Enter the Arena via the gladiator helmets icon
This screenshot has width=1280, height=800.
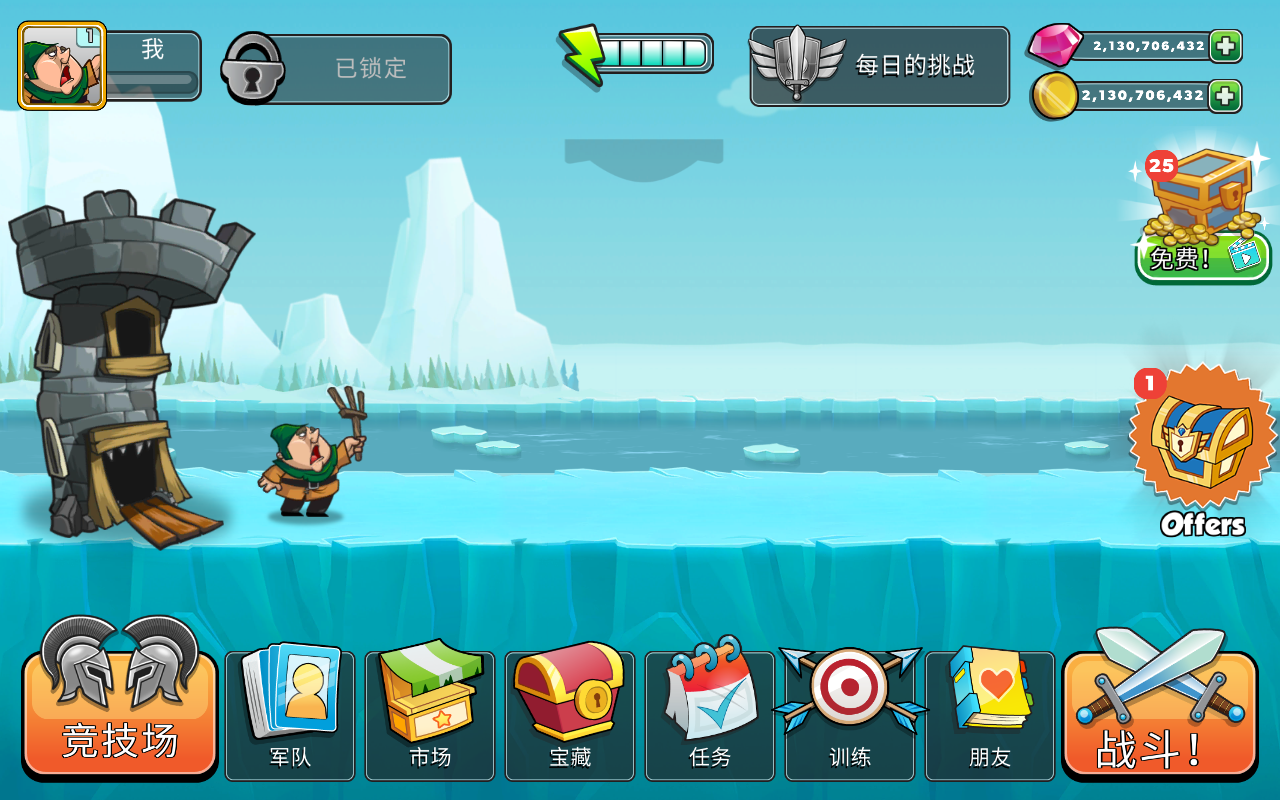click(118, 710)
